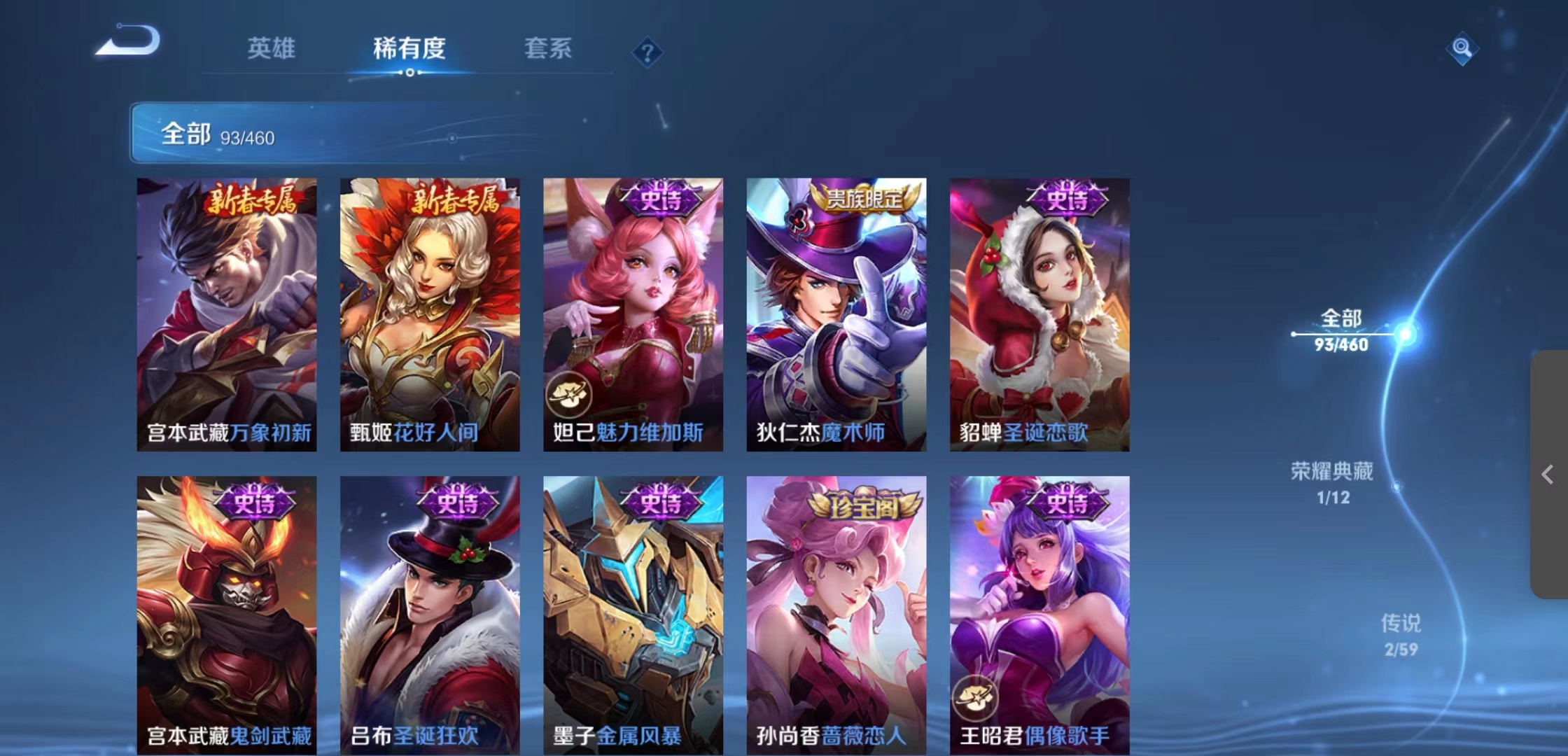1568x756 pixels.
Task: Click the question mark help icon
Action: click(648, 52)
